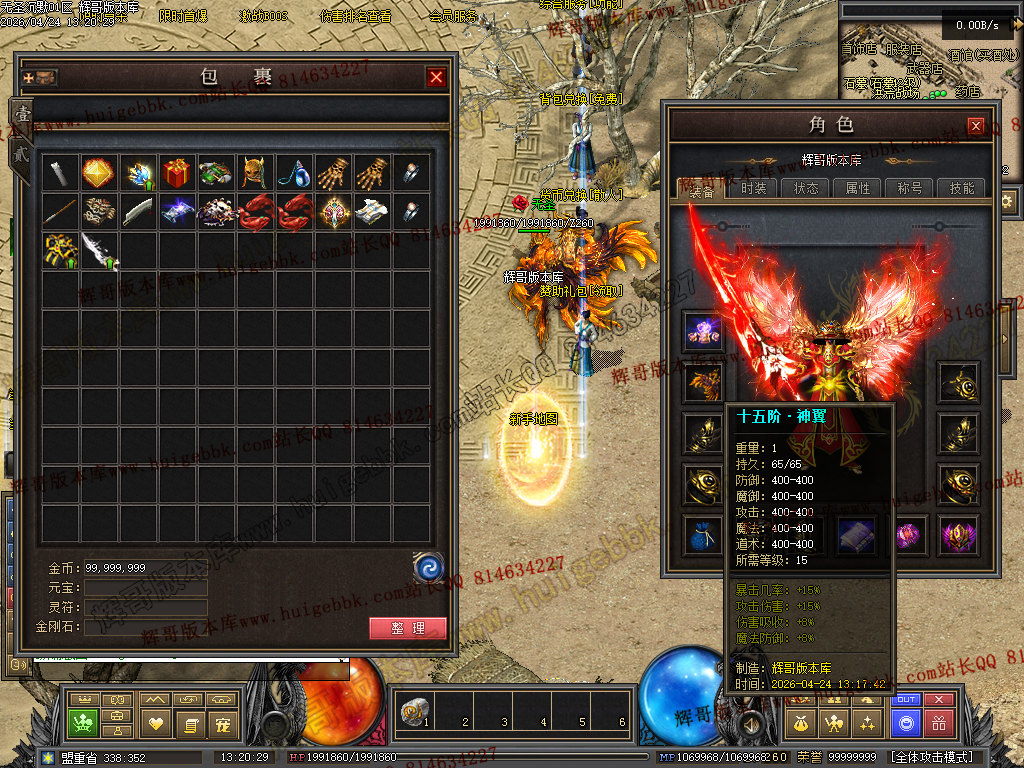Click the blue swirl icon in the bag
This screenshot has height=768, width=1024.
[x=429, y=568]
